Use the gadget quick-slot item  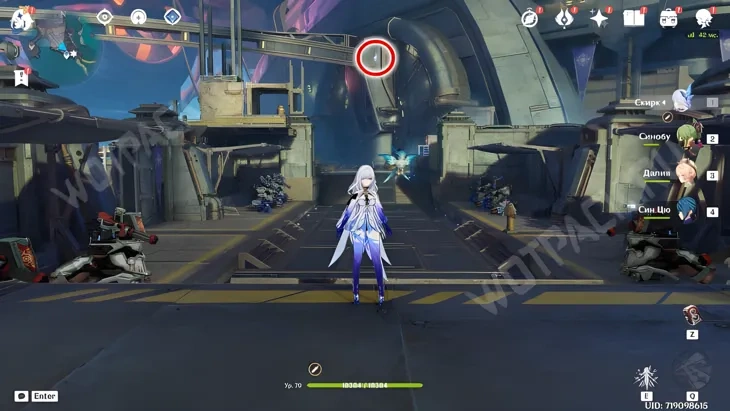(691, 316)
